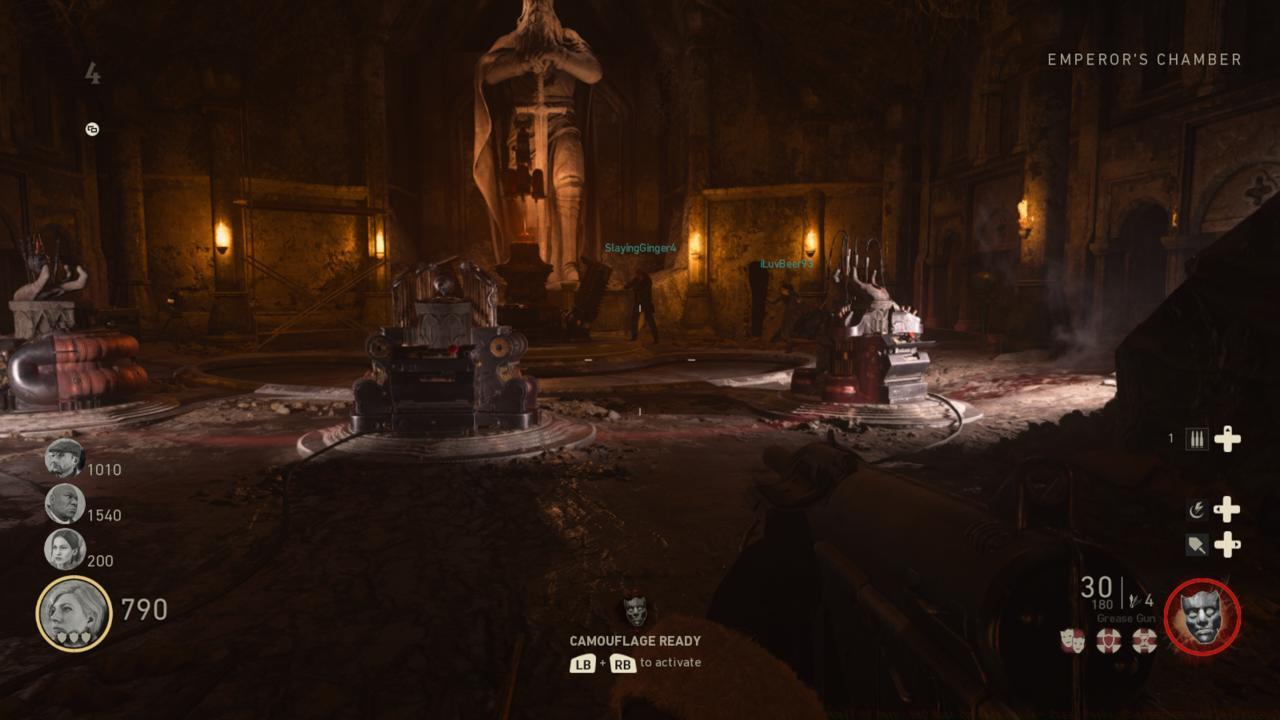Click the plus beside the lightning icon
The width and height of the screenshot is (1280, 720).
[x=1227, y=508]
